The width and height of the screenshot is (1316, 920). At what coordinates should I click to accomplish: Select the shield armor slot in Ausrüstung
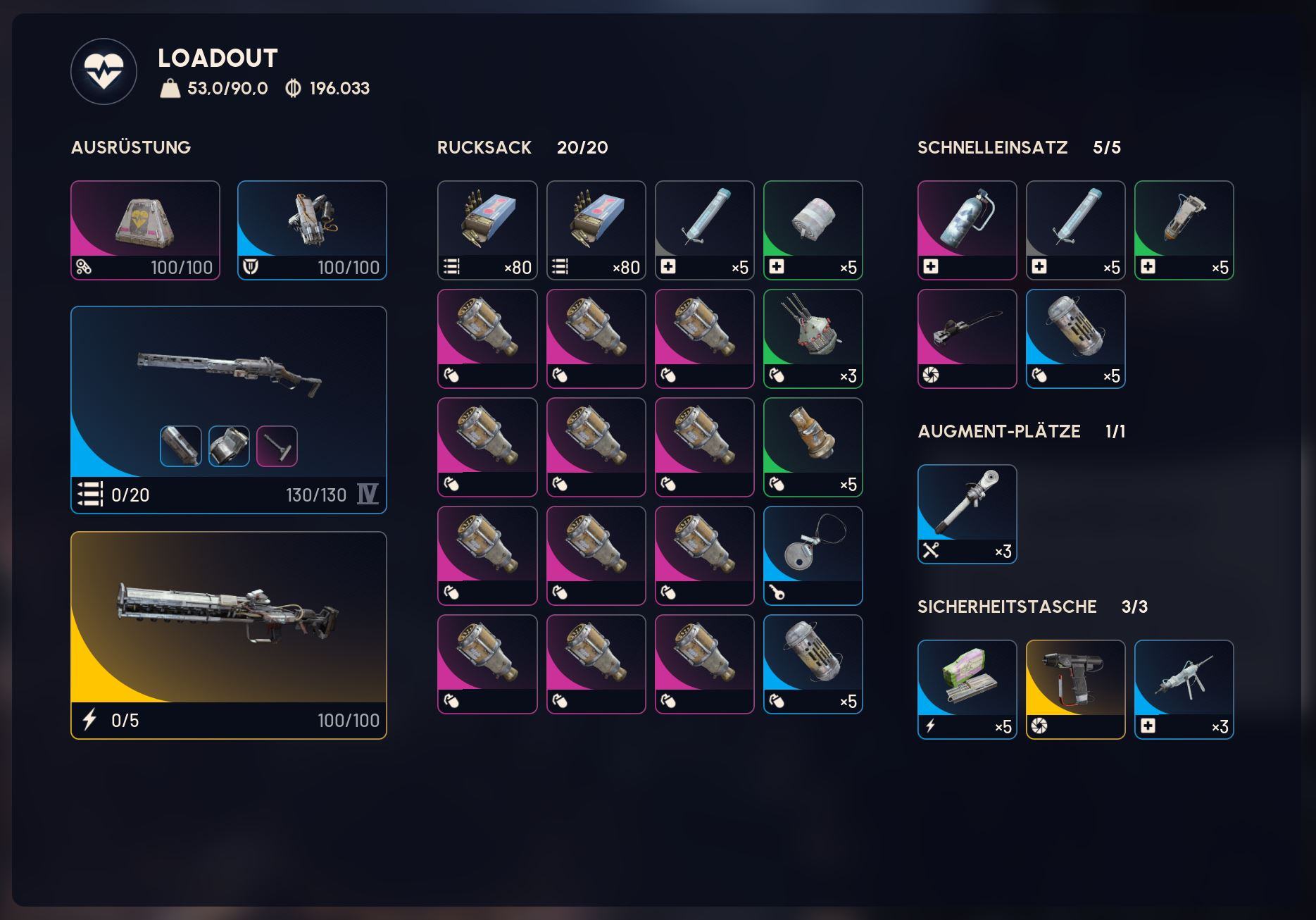(311, 224)
